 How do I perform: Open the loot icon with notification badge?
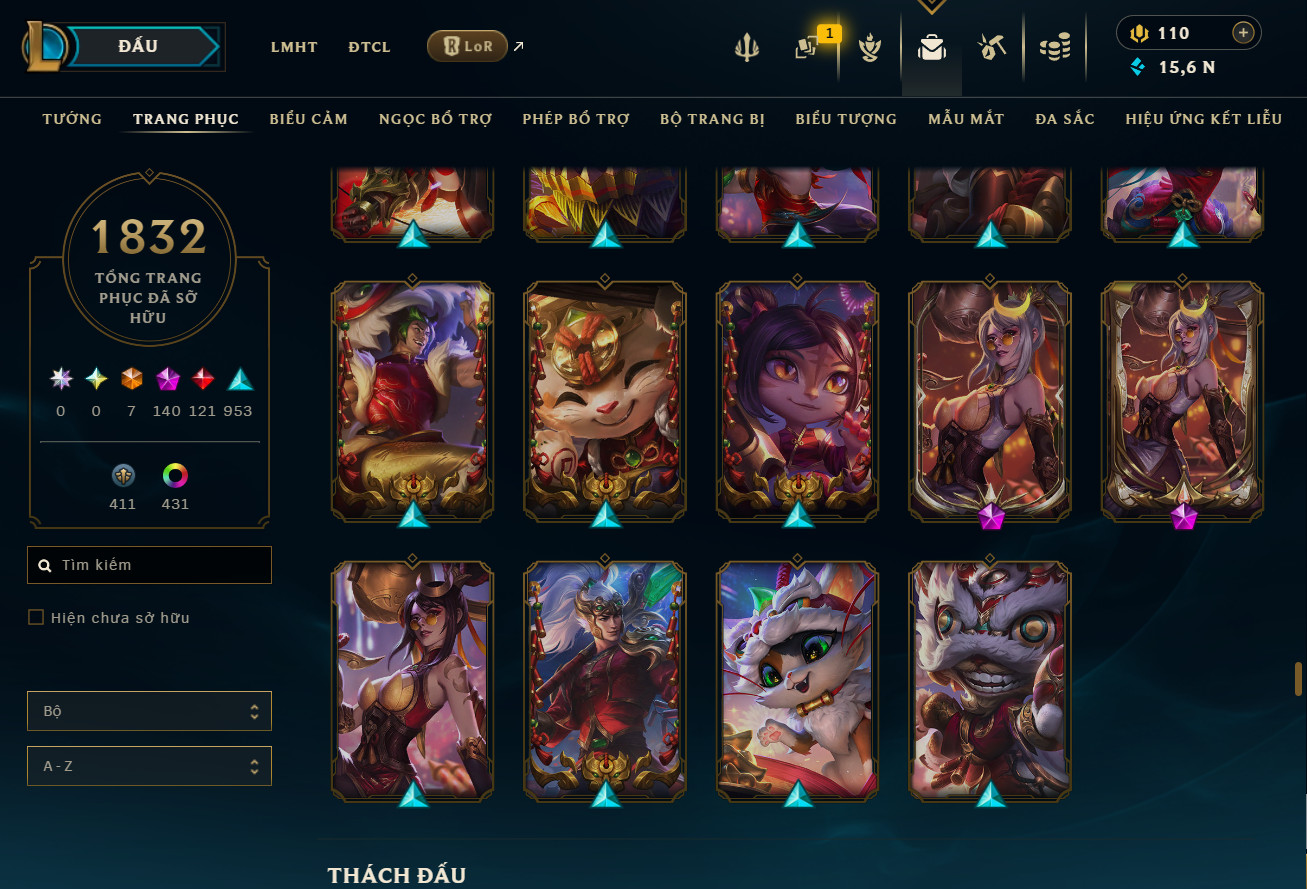click(808, 47)
